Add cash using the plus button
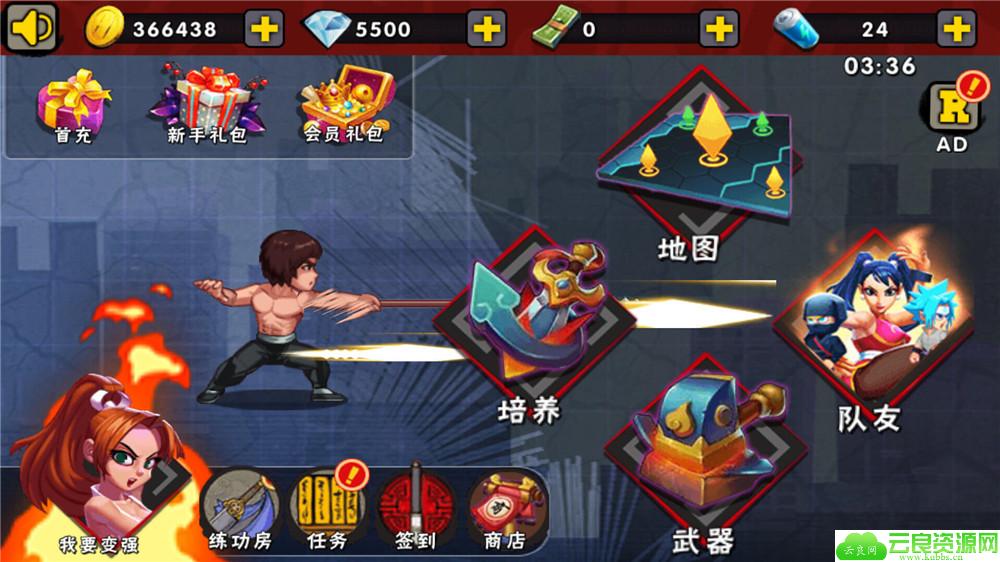Viewport: 1000px width, 562px height. coord(719,28)
